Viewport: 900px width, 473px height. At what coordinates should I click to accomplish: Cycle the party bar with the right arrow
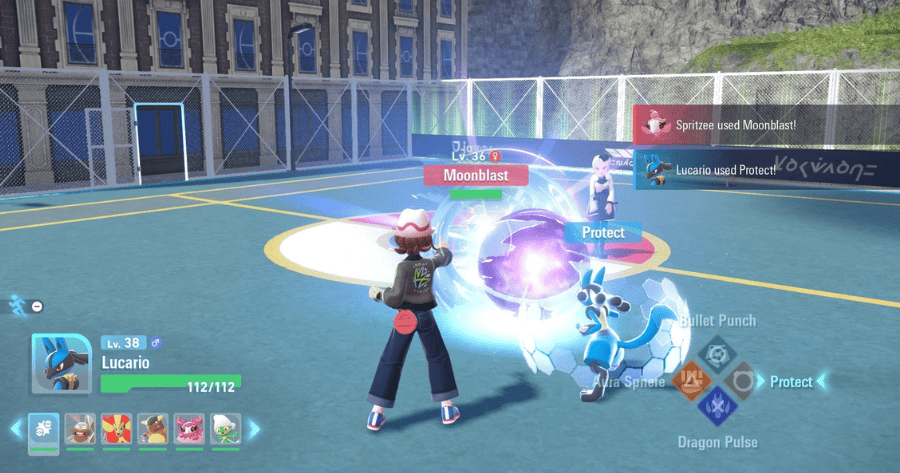click(x=254, y=429)
